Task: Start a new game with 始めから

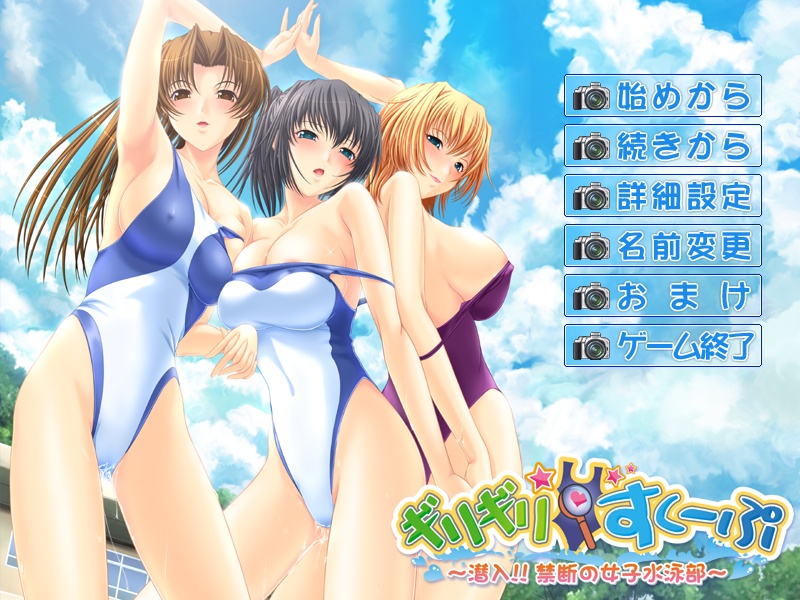Action: tap(663, 96)
